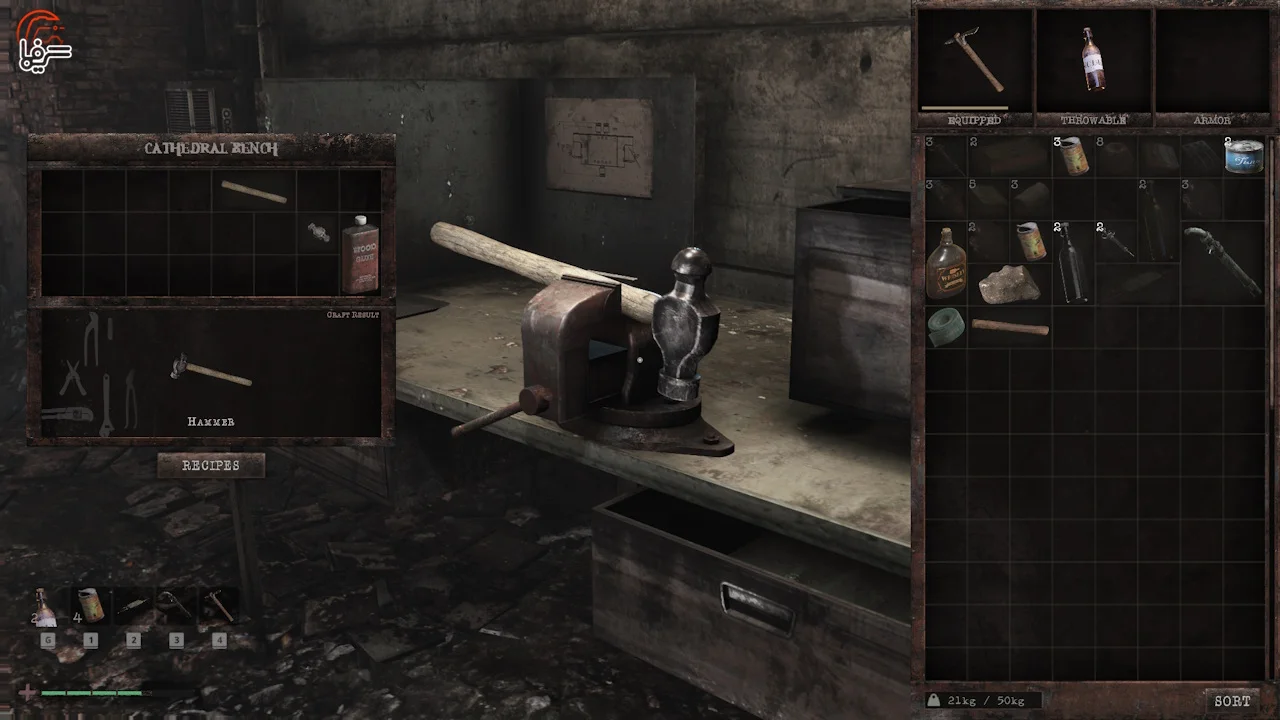1280x720 pixels.
Task: Select the small hammer head in bench grid
Action: coord(319,233)
